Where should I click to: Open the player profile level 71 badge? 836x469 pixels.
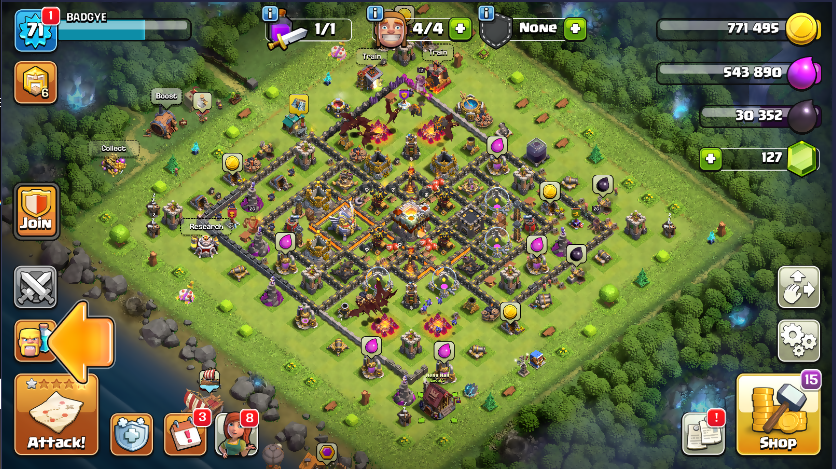click(32, 30)
